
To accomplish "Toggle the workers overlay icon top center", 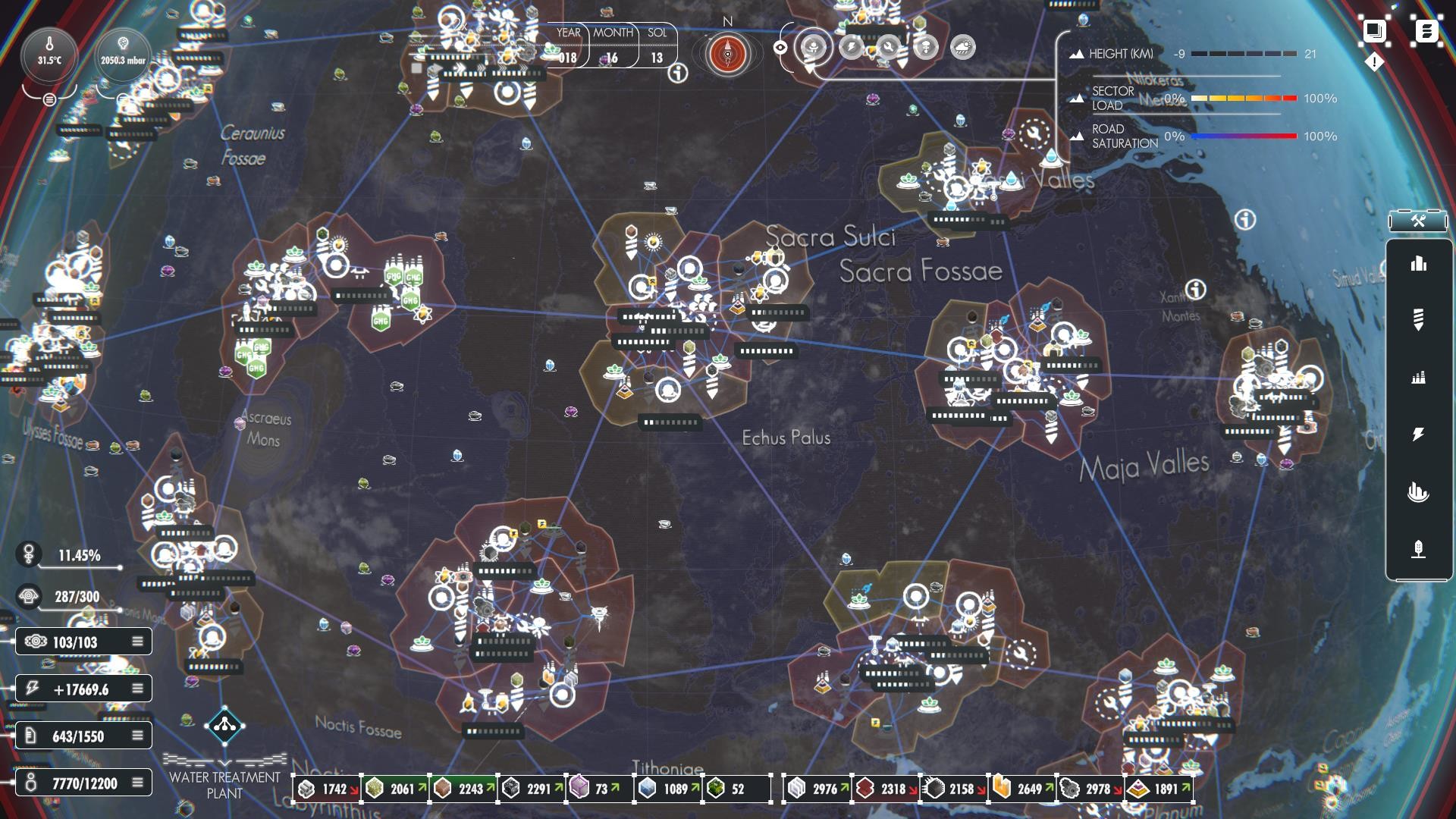I will coord(812,48).
